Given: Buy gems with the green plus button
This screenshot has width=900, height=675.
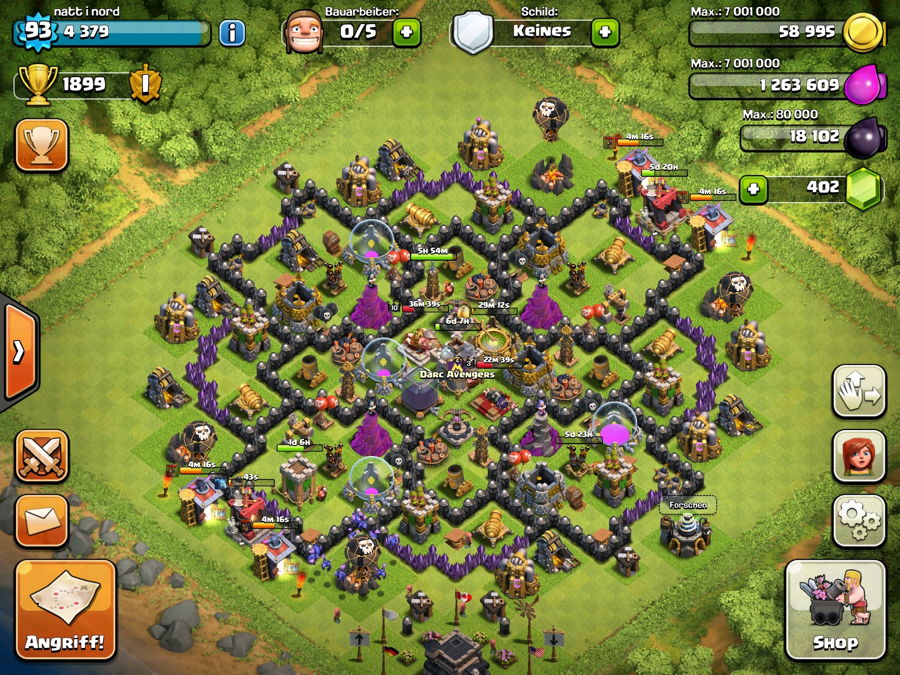Looking at the screenshot, I should coord(753,189).
